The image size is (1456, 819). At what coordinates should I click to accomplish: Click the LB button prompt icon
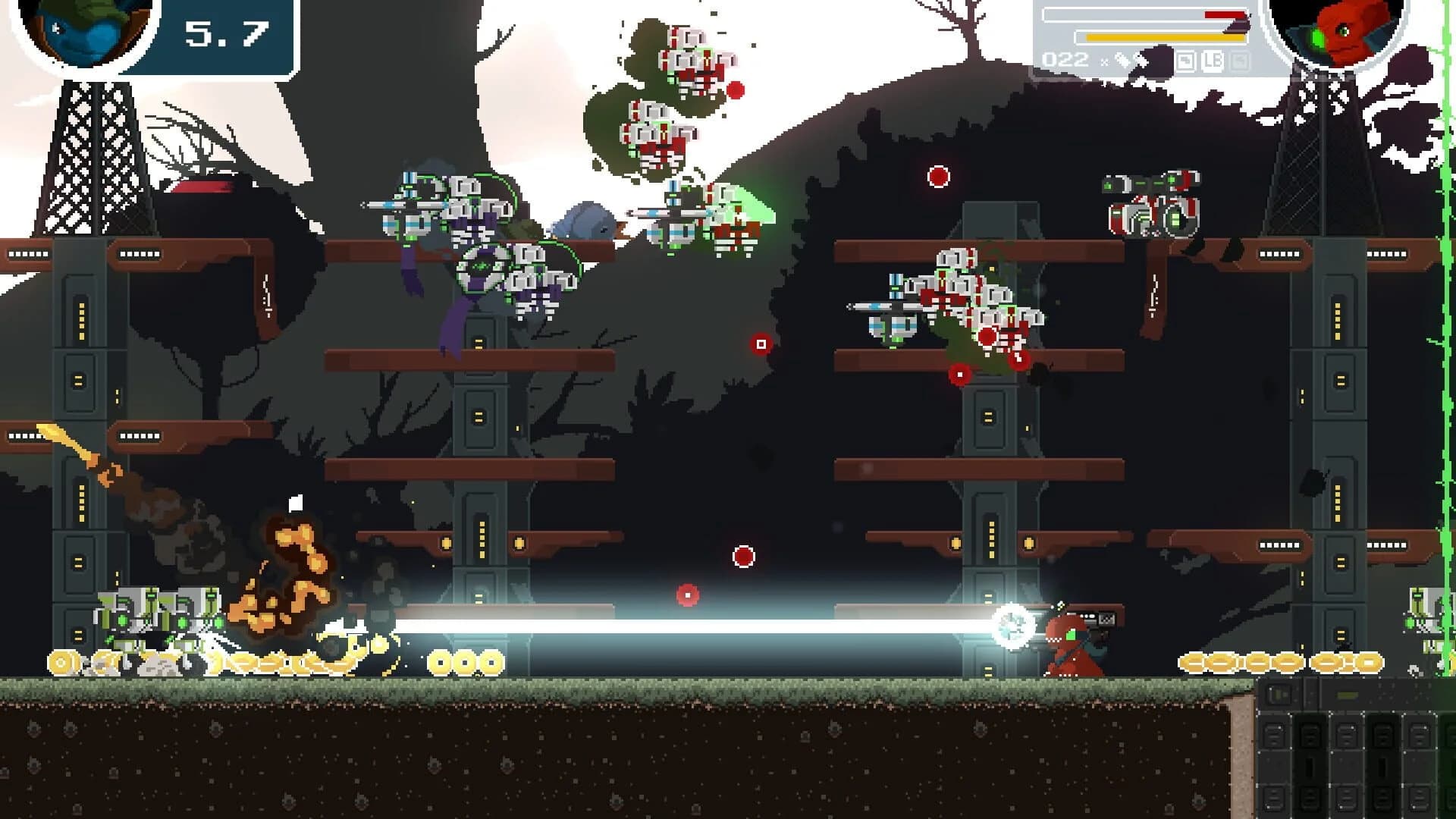pyautogui.click(x=1213, y=61)
